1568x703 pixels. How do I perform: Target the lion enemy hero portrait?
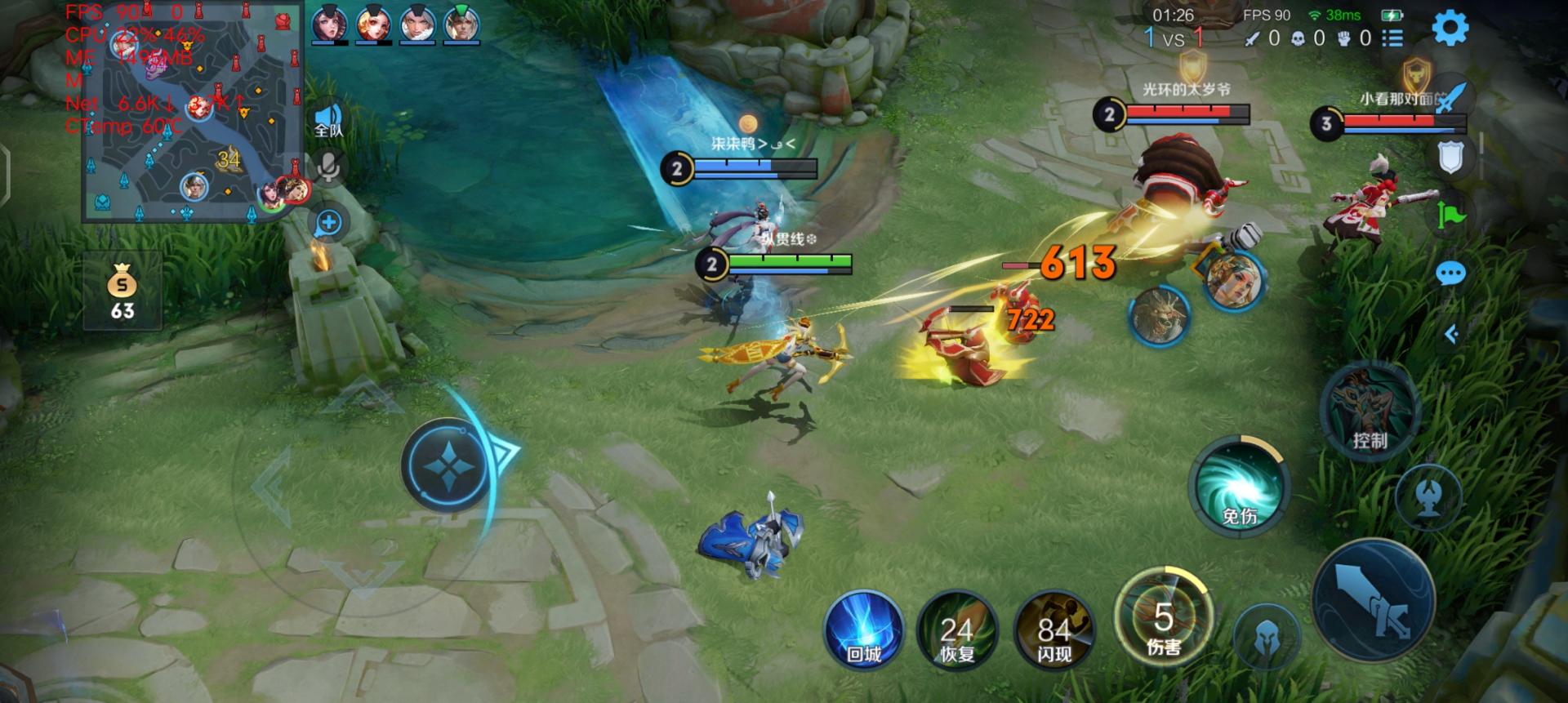tap(1158, 315)
